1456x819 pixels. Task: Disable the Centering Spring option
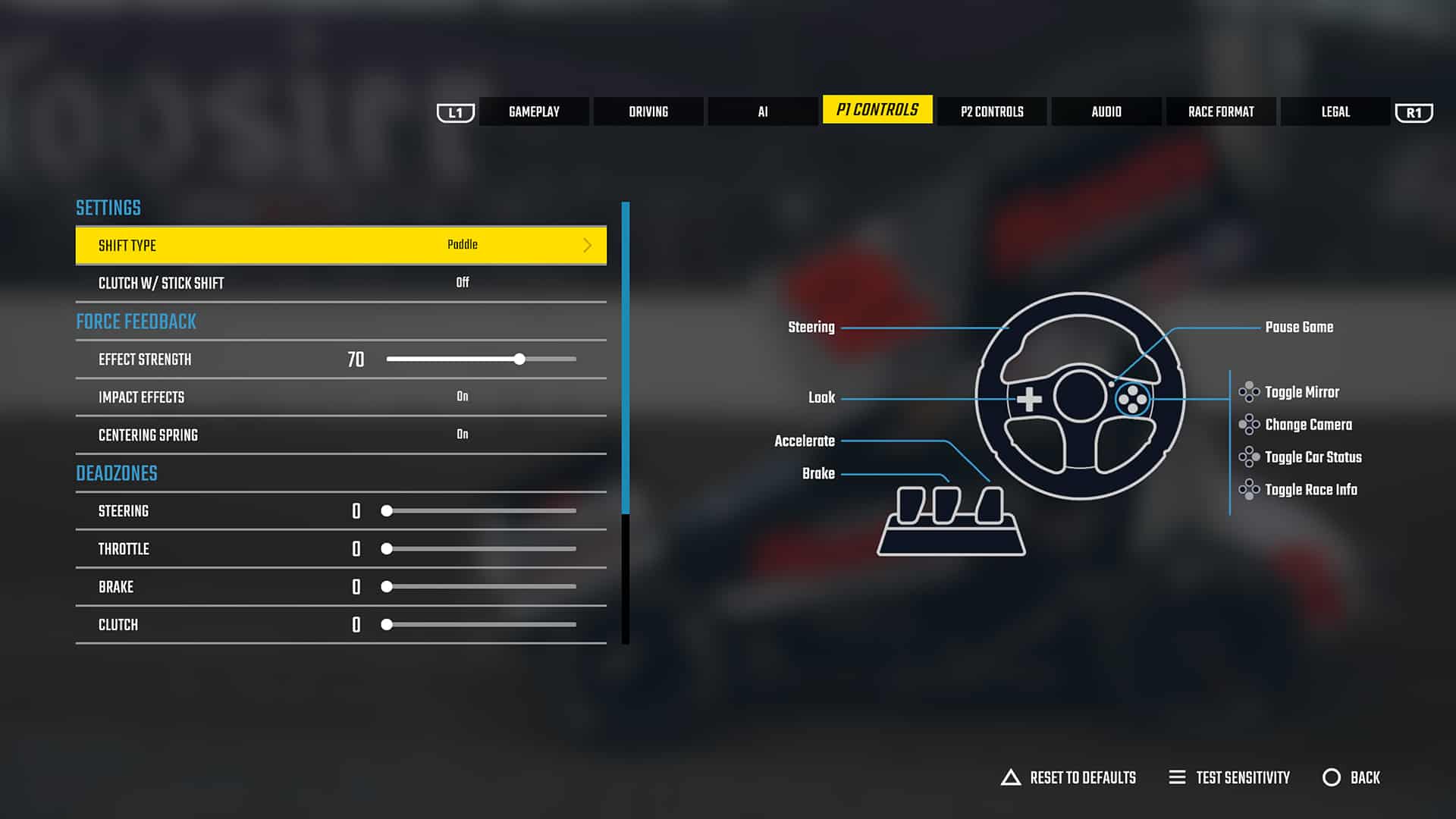[x=463, y=434]
